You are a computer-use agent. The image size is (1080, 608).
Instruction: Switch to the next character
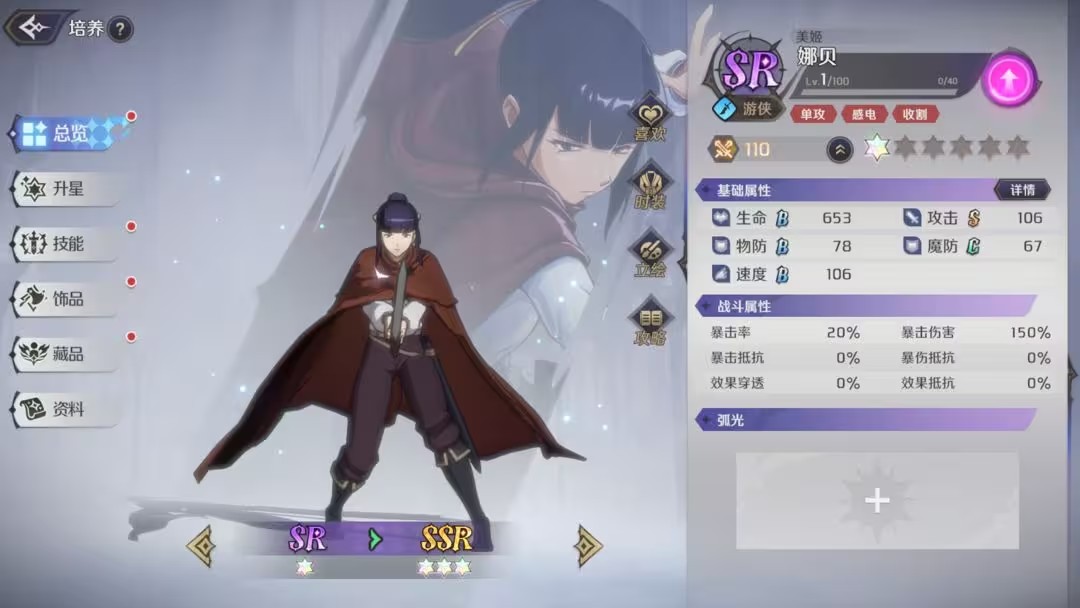point(588,545)
